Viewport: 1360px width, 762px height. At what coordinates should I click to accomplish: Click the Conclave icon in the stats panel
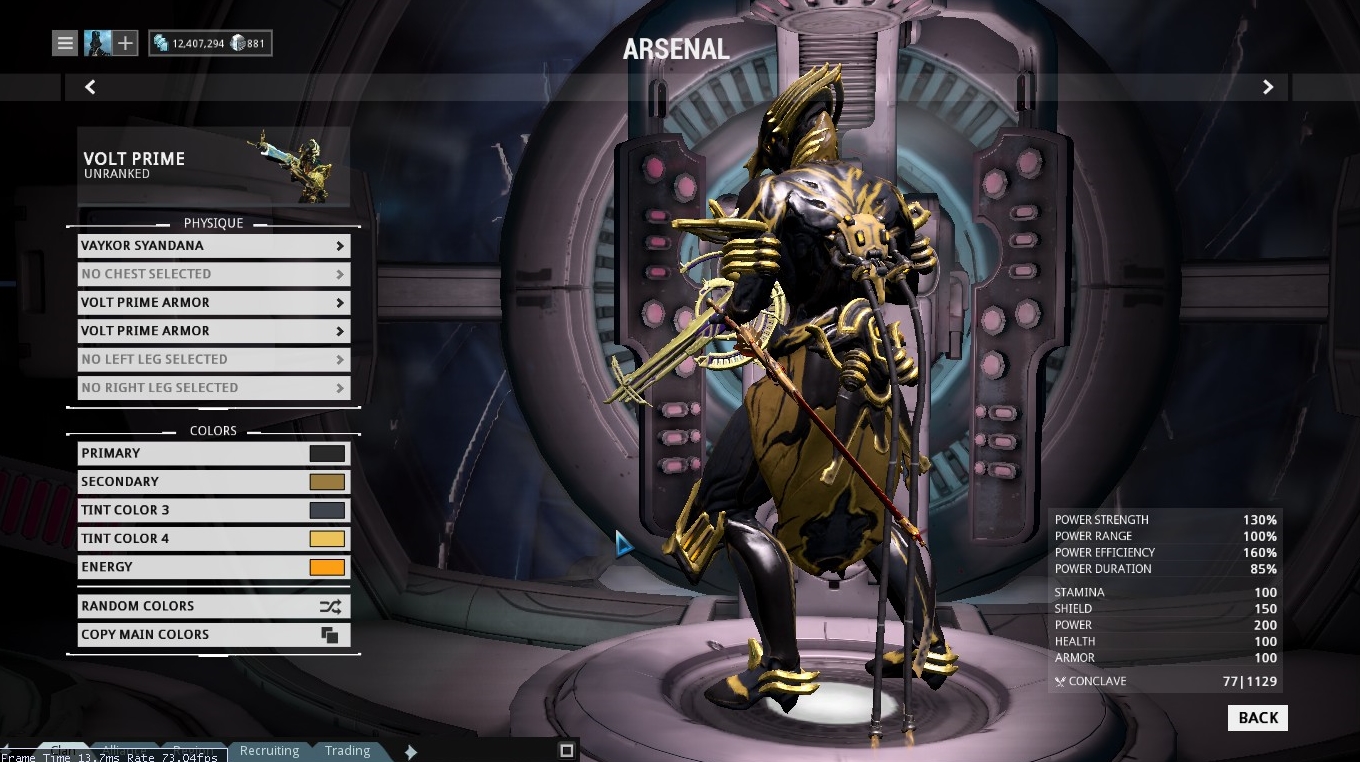(1060, 681)
